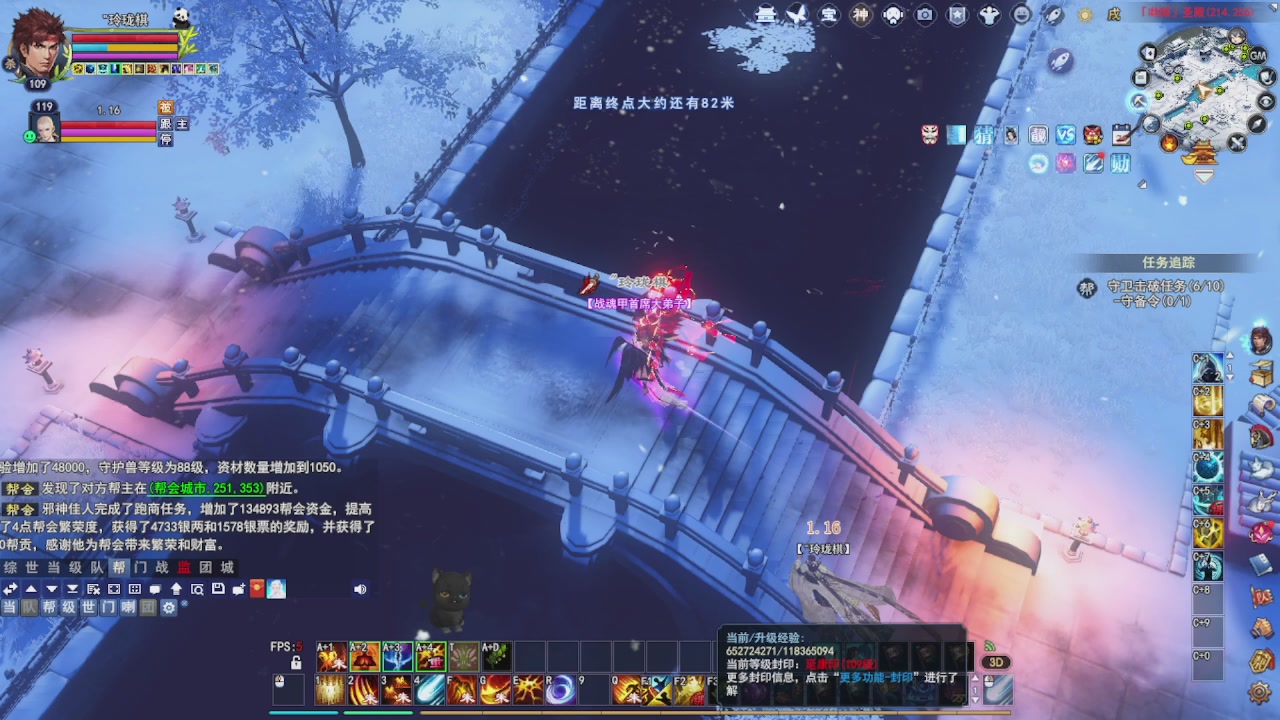Collapse the 任务追踪 quest tracker header
The width and height of the screenshot is (1280, 720).
[x=1172, y=262]
